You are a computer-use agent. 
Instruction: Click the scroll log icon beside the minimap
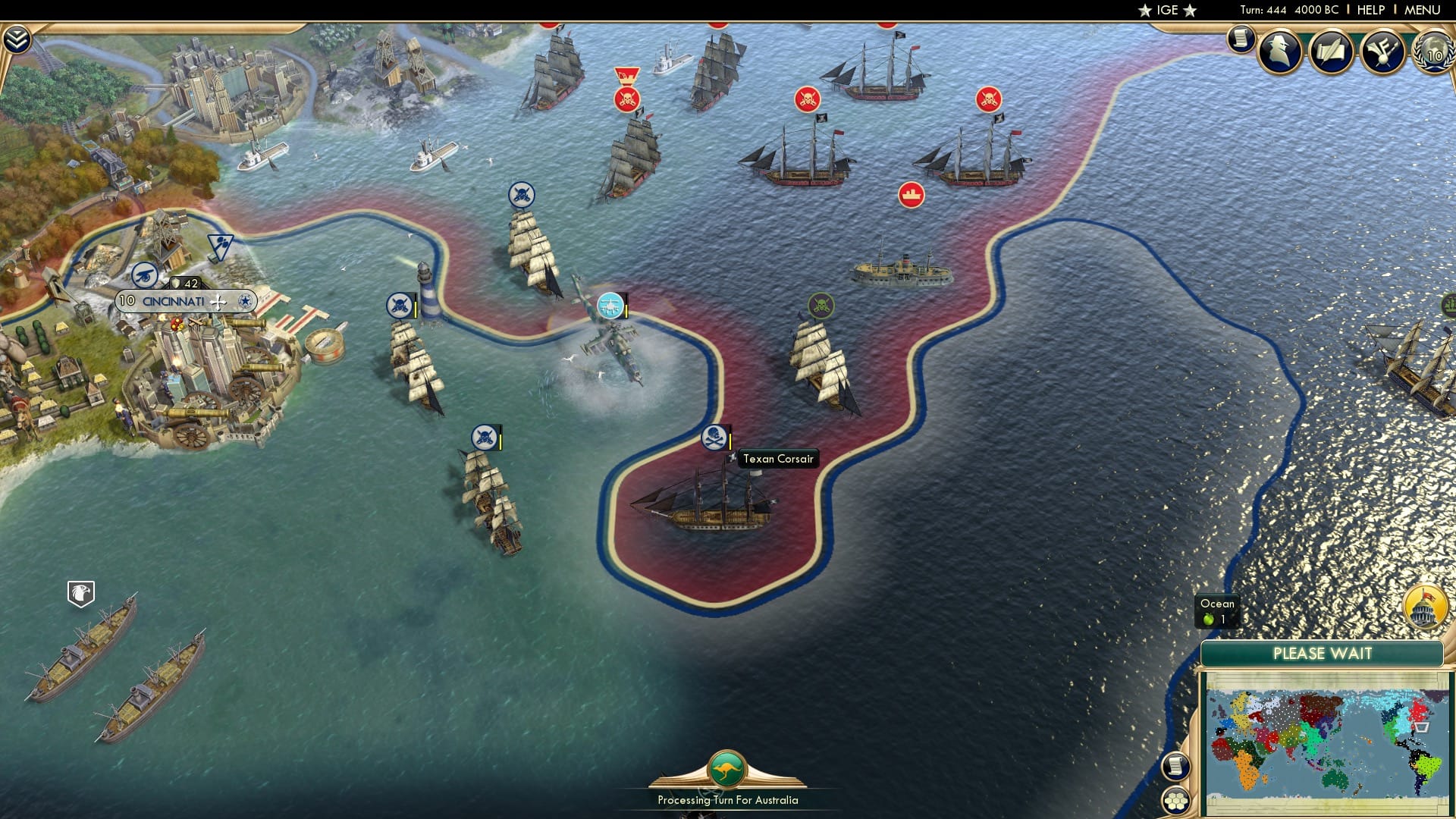coord(1175,766)
